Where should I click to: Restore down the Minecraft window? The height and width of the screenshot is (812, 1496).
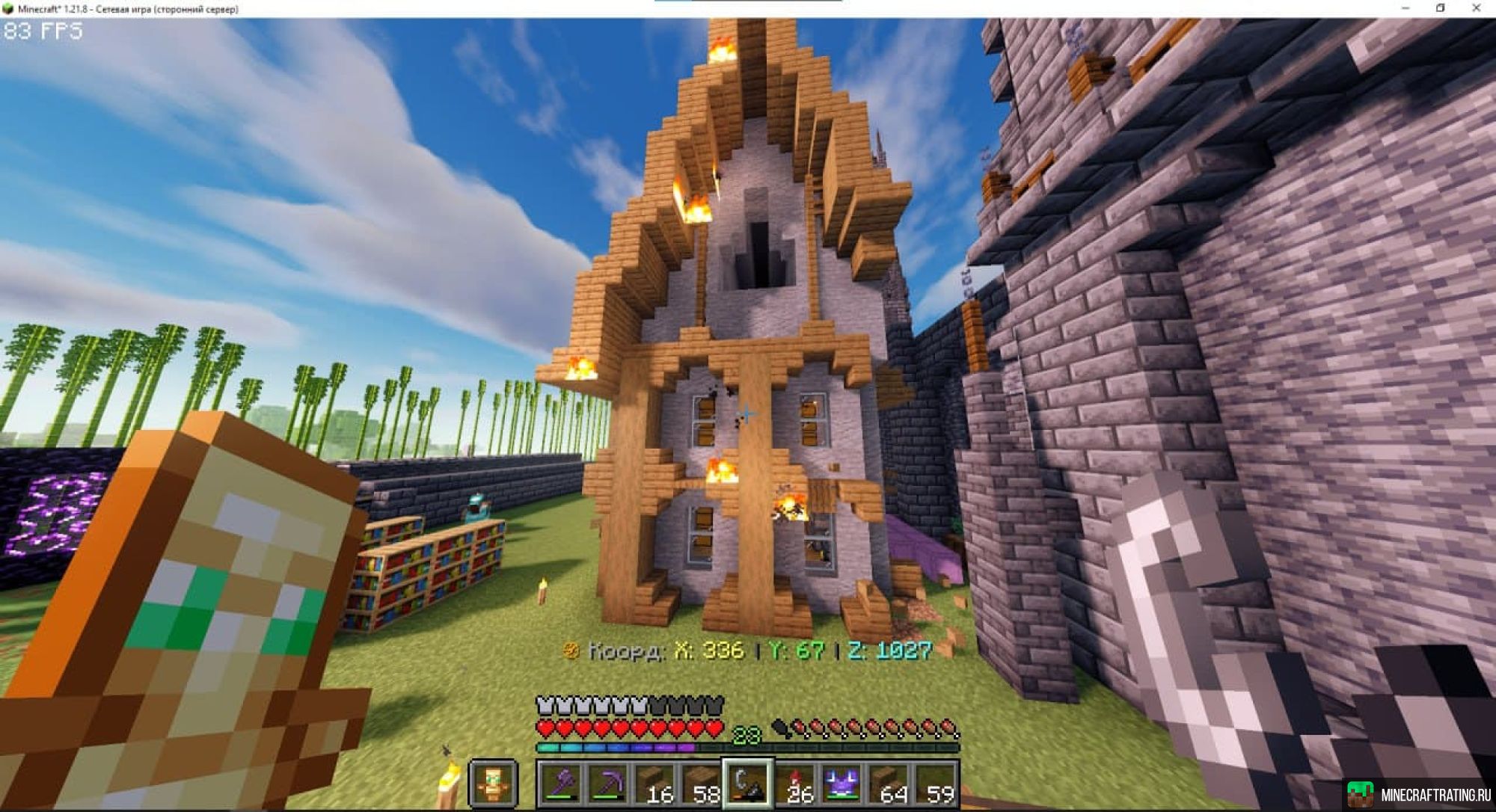pyautogui.click(x=1441, y=8)
